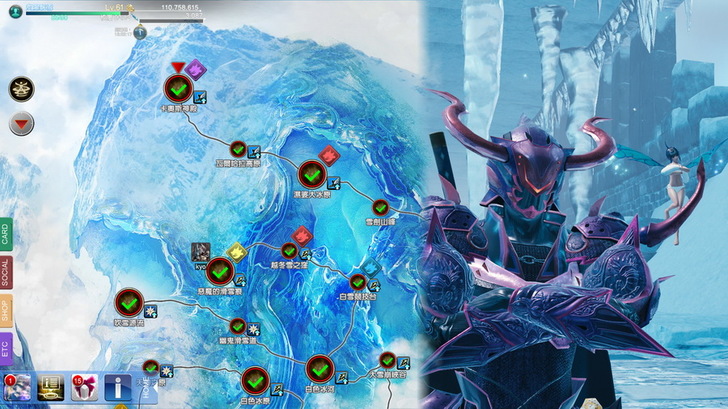Choose the 黑暗大冰原 stage node
The width and height of the screenshot is (728, 409).
[313, 176]
